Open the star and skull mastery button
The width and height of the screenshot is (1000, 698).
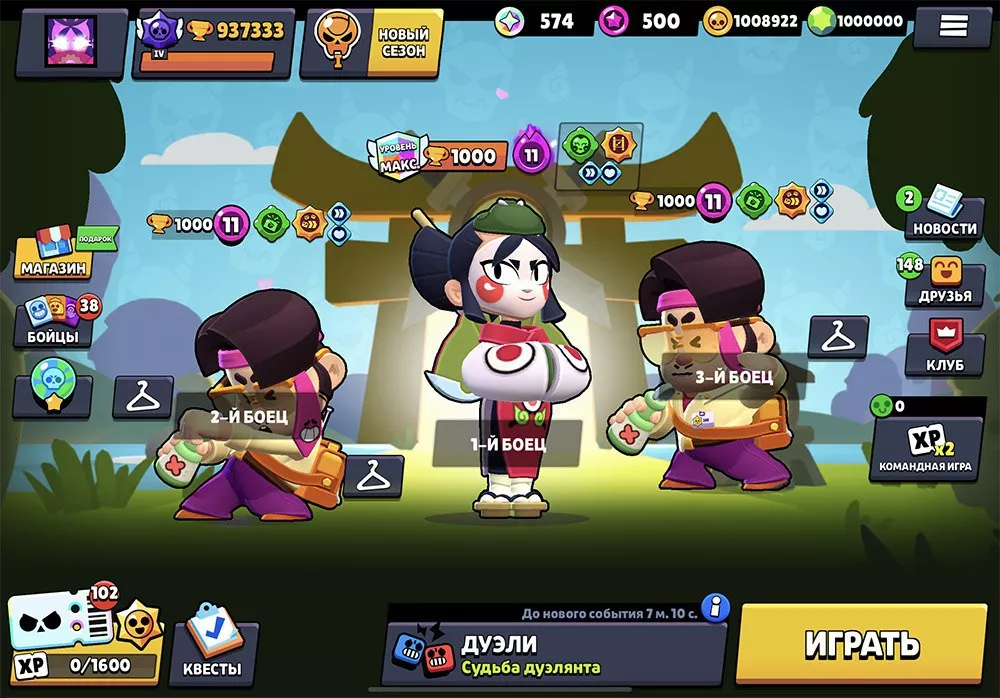pos(52,397)
